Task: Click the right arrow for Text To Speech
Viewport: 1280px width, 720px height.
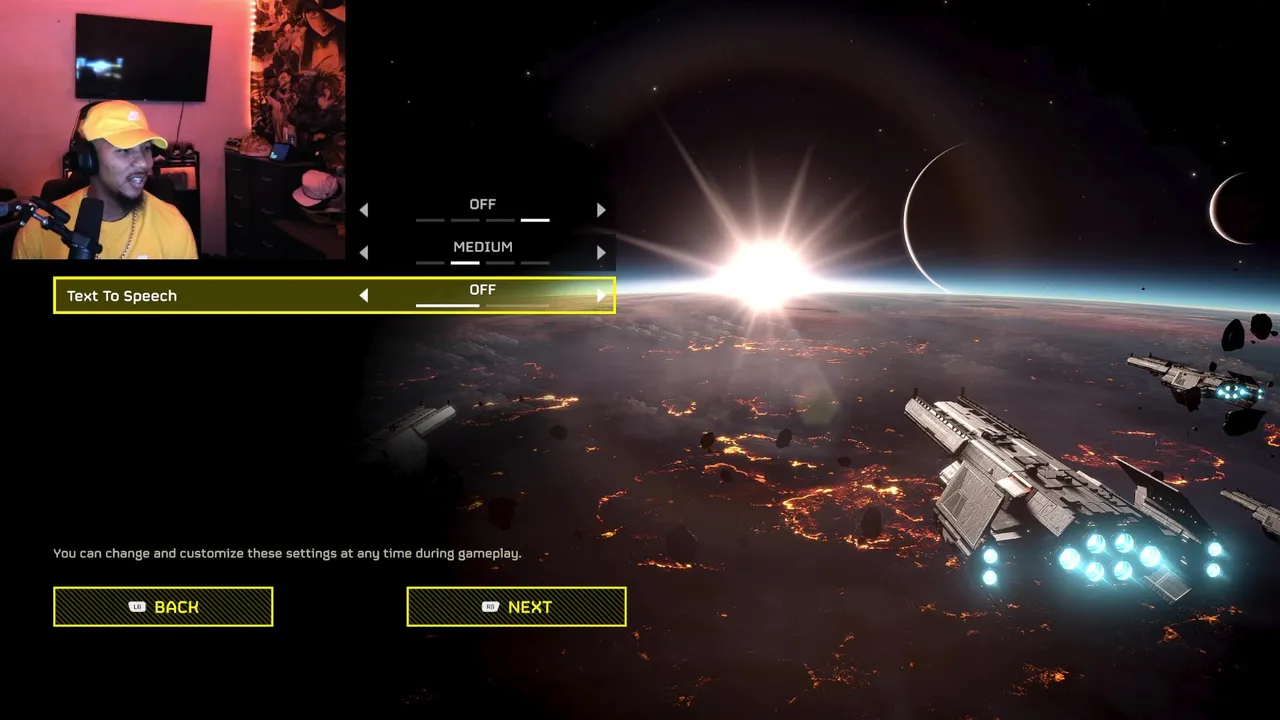Action: pos(601,296)
